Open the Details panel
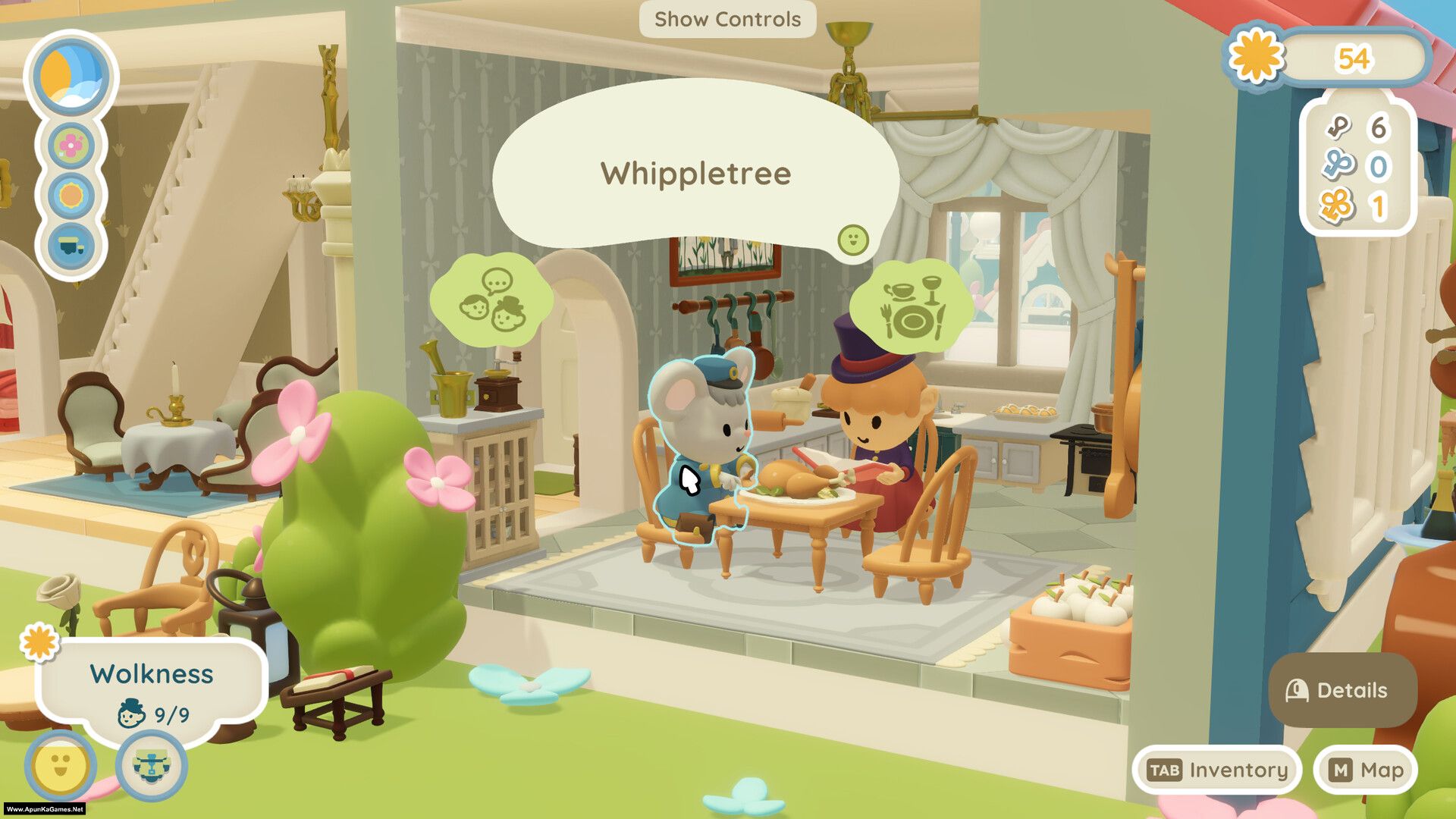The width and height of the screenshot is (1456, 819). [1341, 690]
